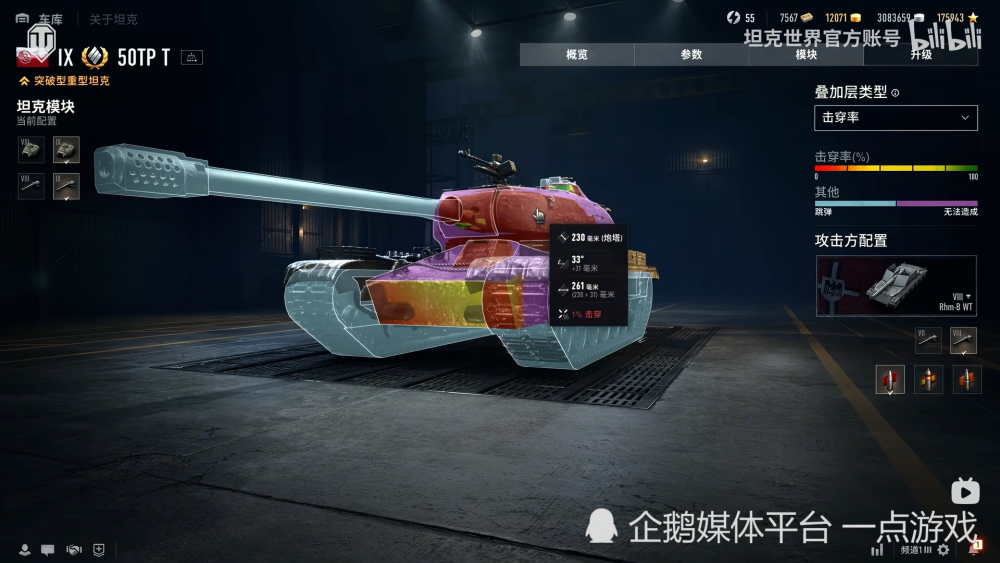
Task: Select the tier VIII turret module
Action: coord(31,150)
